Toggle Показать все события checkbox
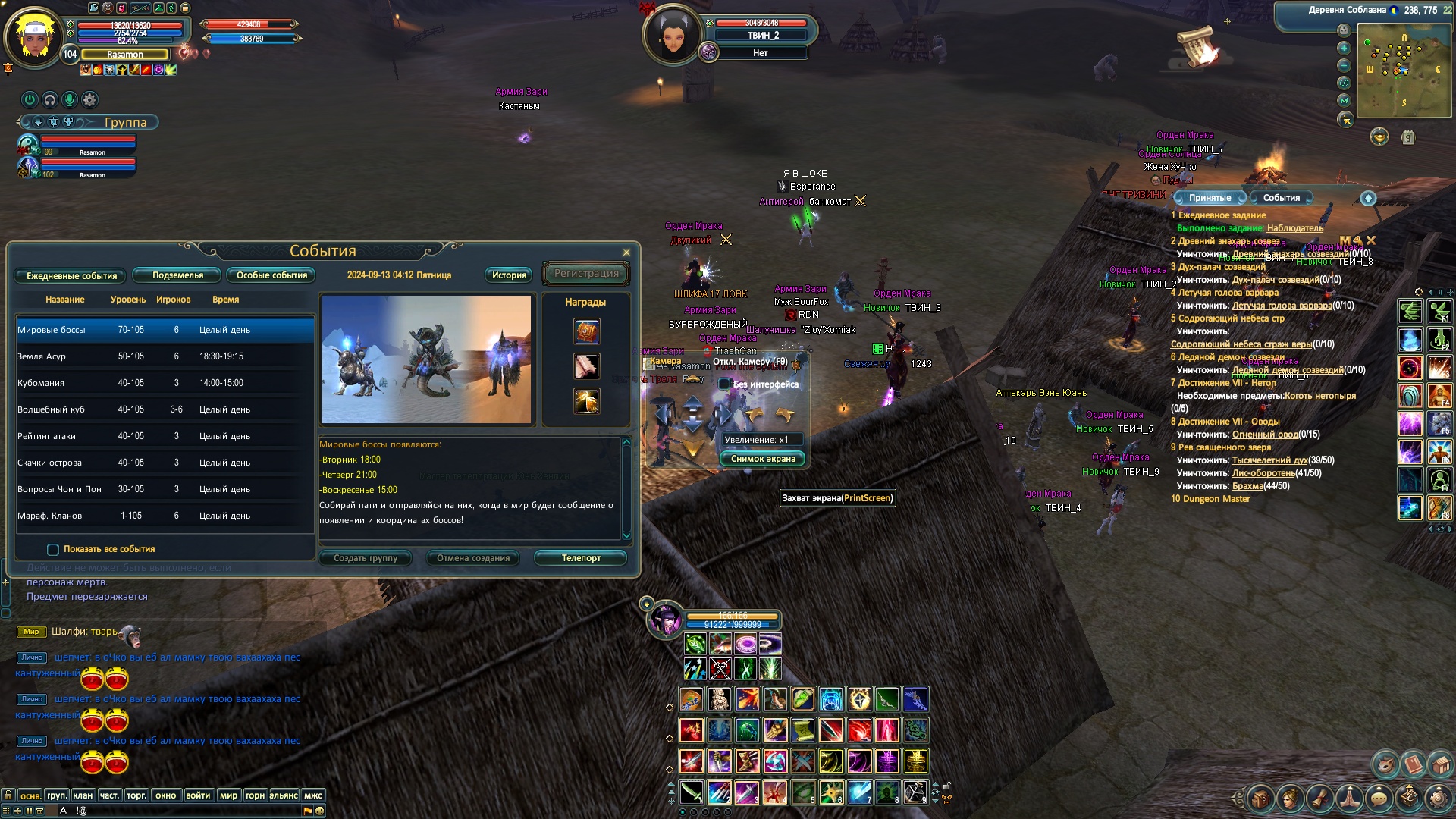The image size is (1456, 819). coord(53,550)
